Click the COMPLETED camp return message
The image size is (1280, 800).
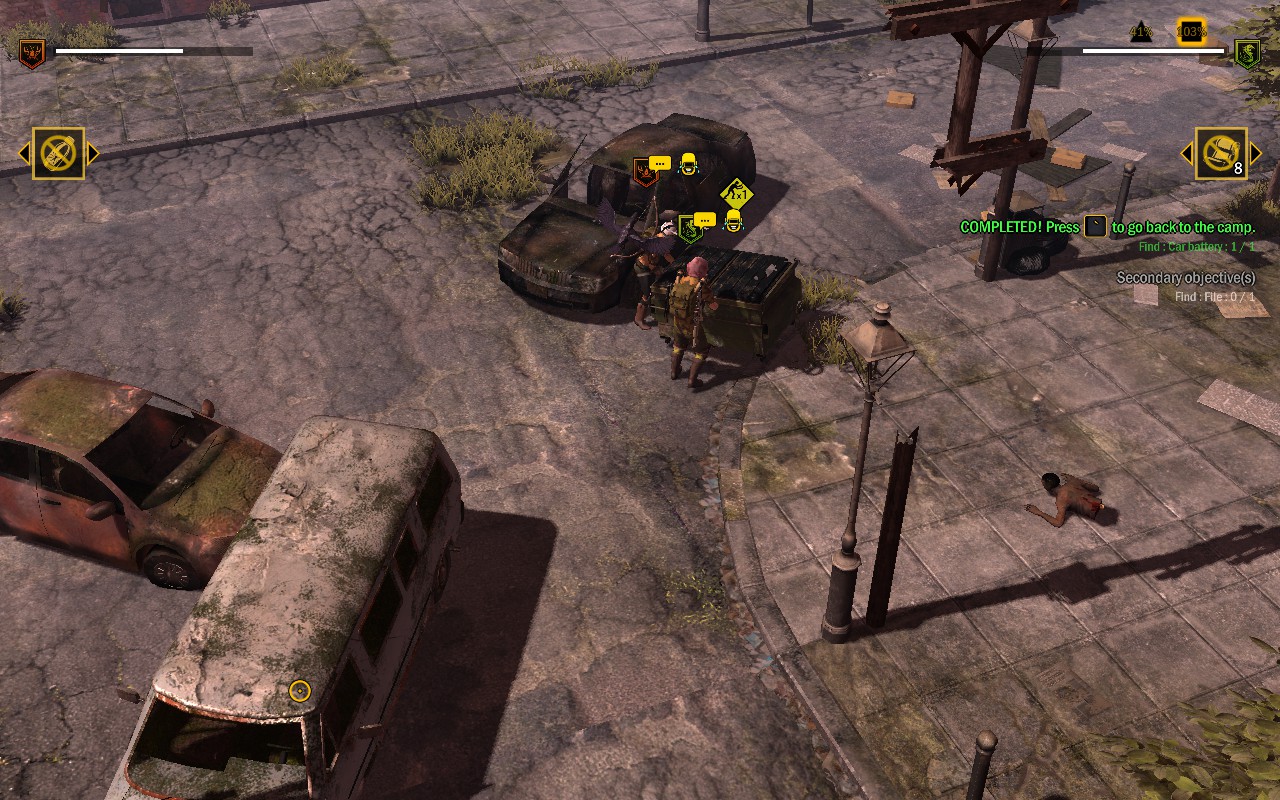click(1106, 227)
